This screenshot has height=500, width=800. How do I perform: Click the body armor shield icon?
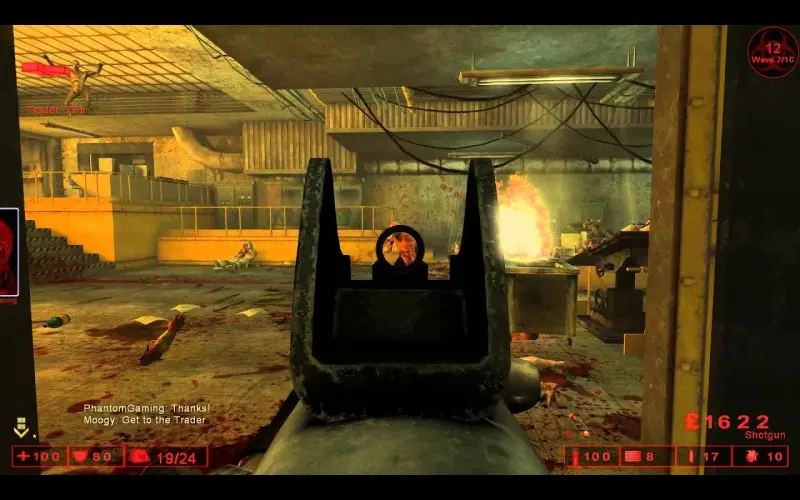(x=80, y=457)
